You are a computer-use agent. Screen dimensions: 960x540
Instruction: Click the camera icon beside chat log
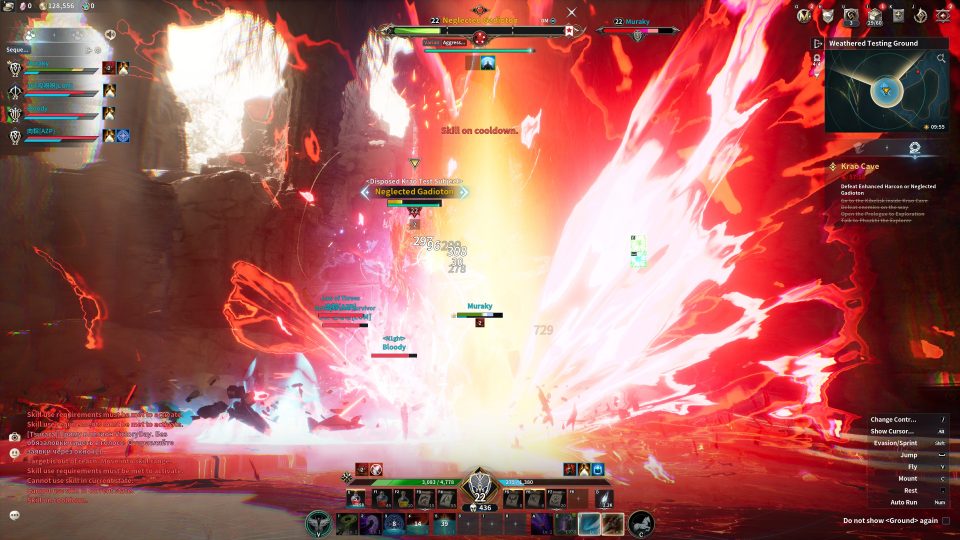(x=15, y=437)
